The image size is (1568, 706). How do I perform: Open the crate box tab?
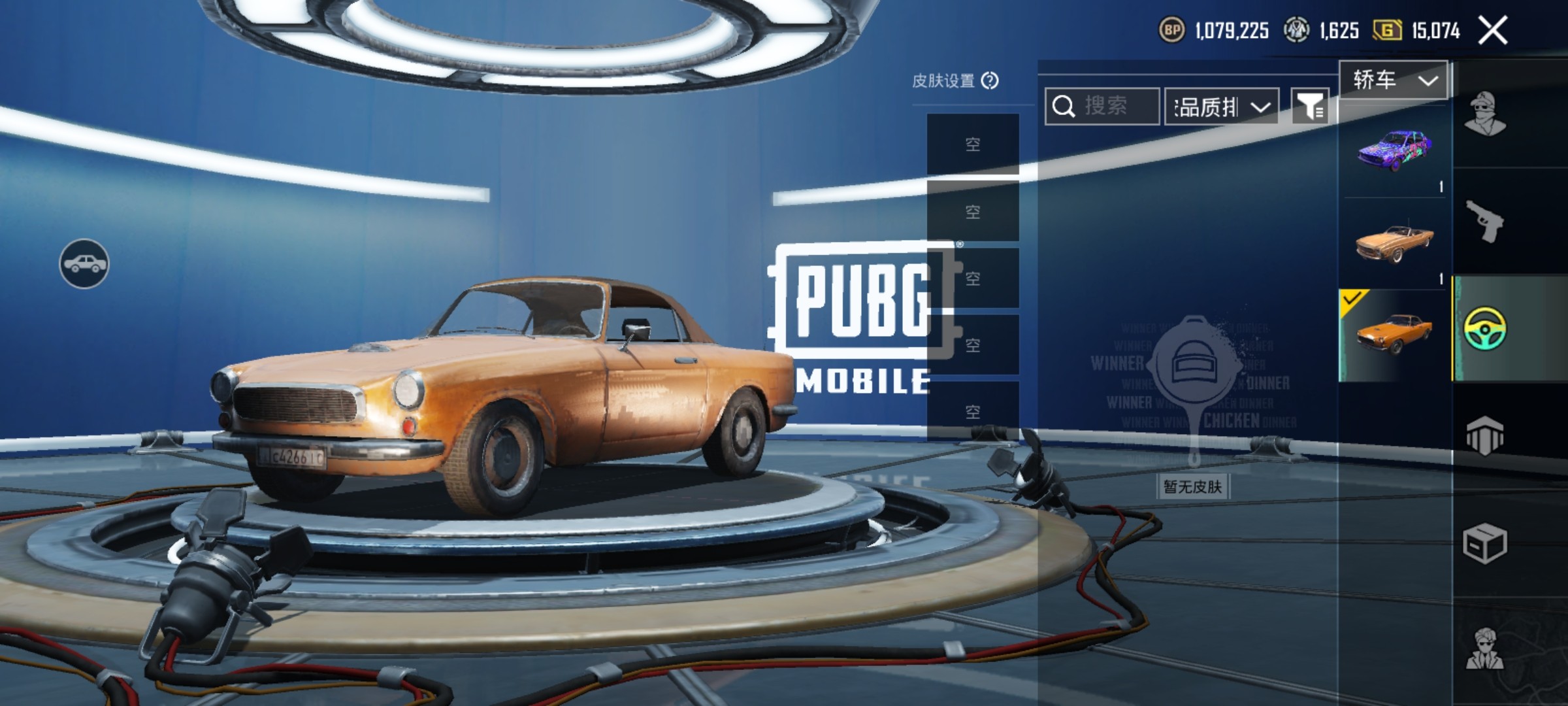1485,543
